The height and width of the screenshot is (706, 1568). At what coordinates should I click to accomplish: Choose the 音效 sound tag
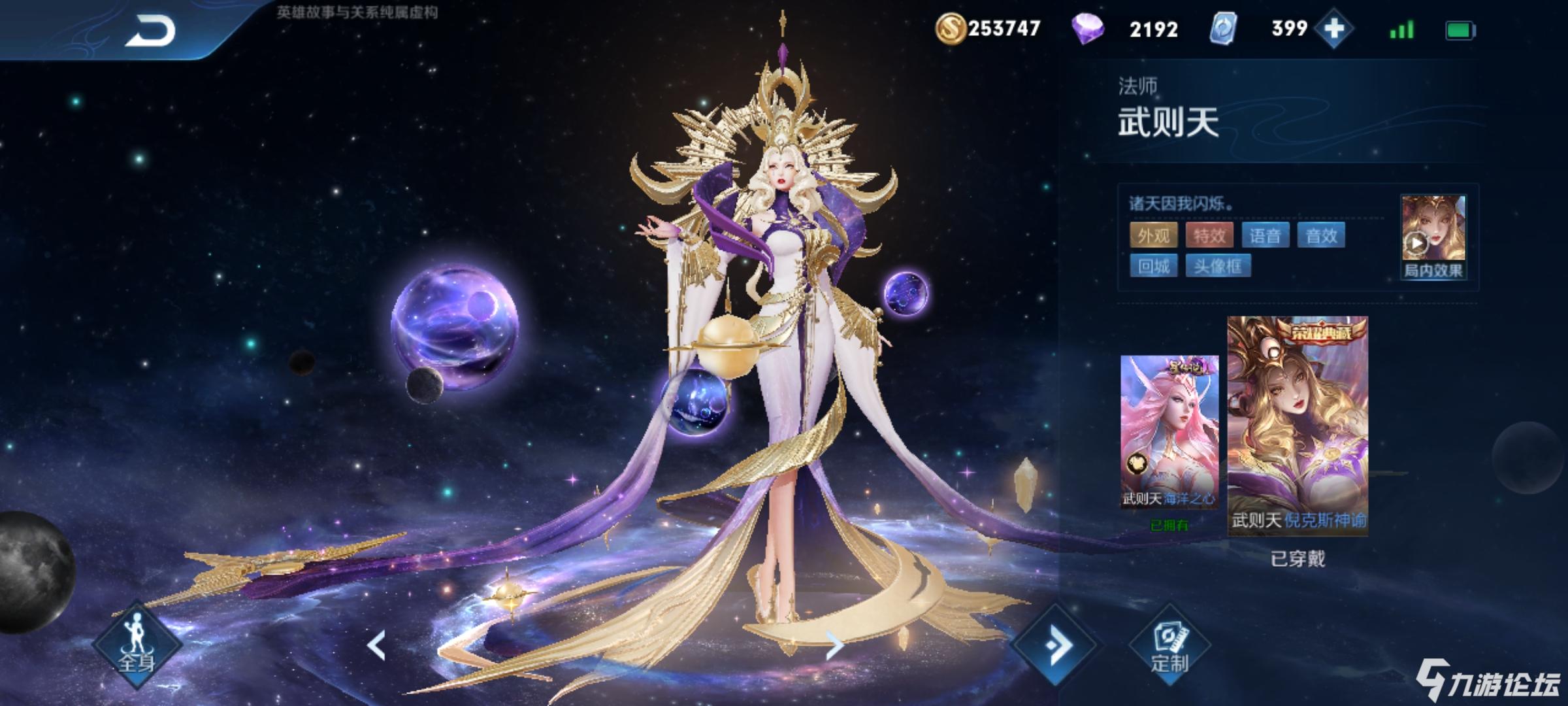[1321, 235]
